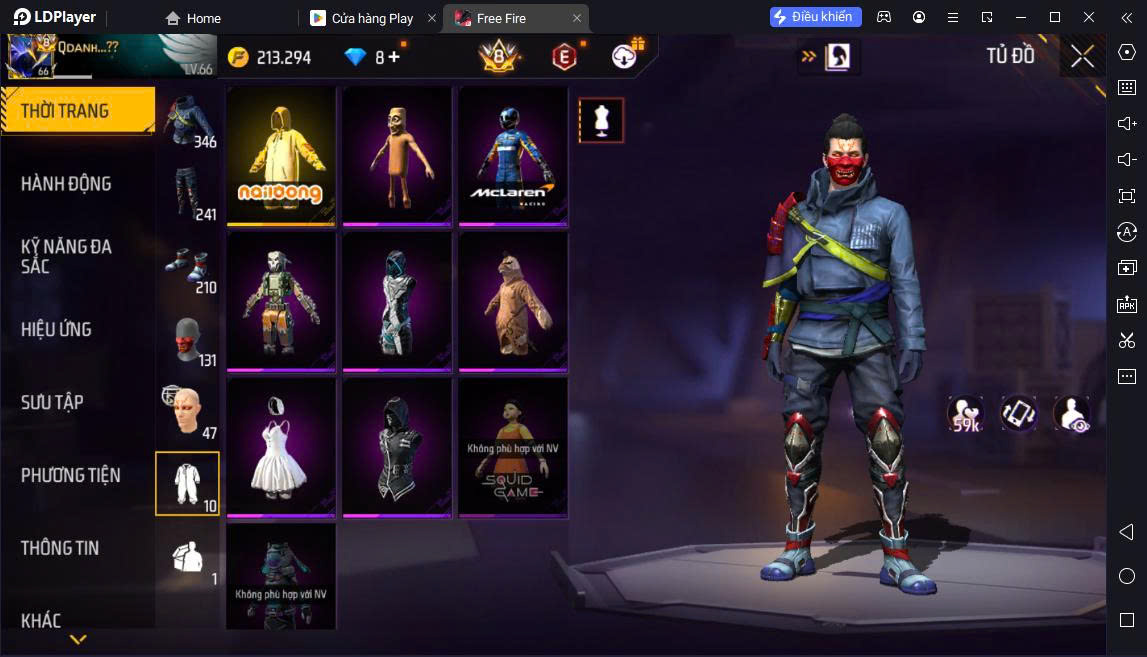The height and width of the screenshot is (657, 1147).
Task: Open the shoes category
Action: (187, 266)
